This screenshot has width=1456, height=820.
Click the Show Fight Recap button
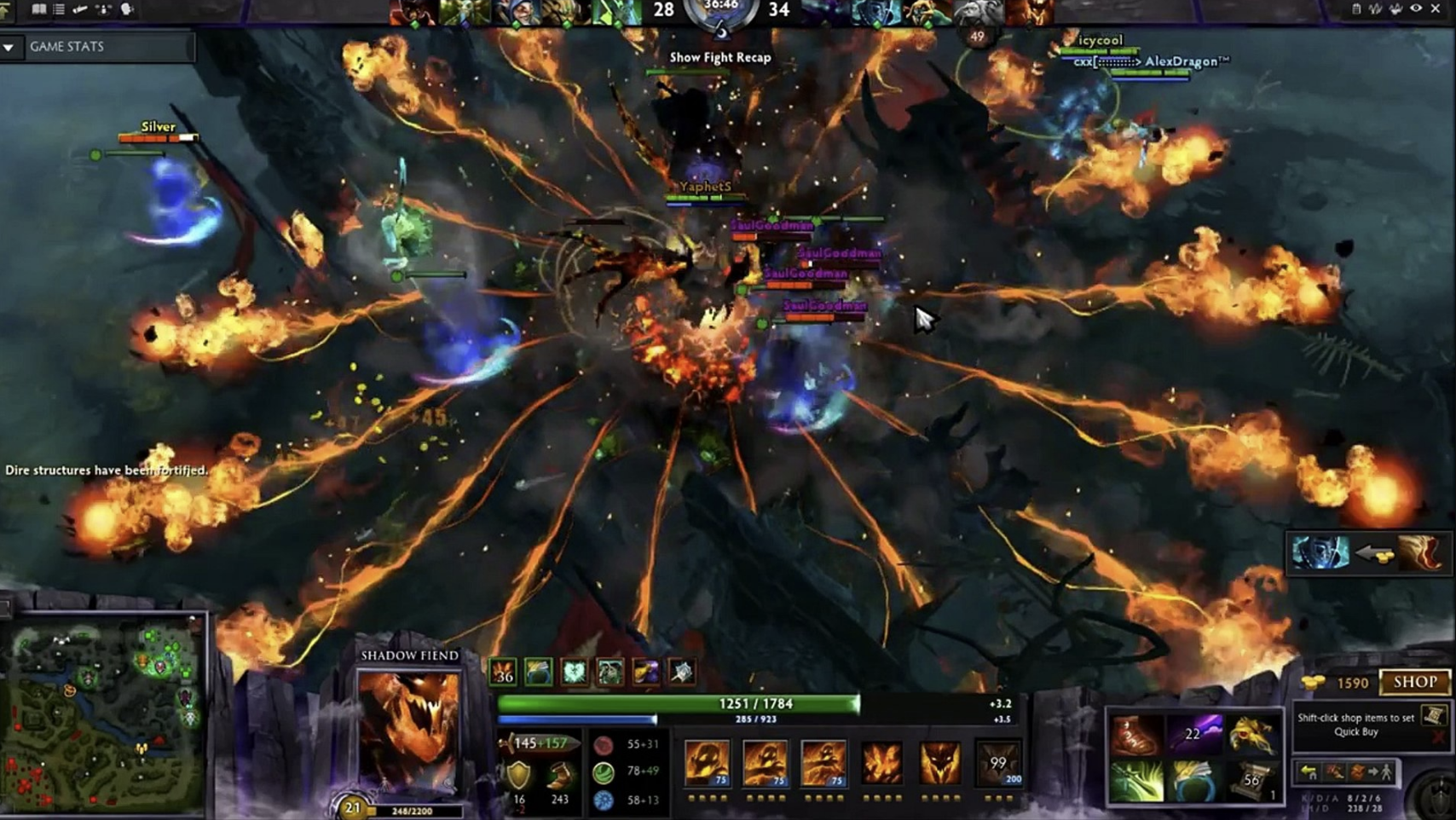pos(719,58)
